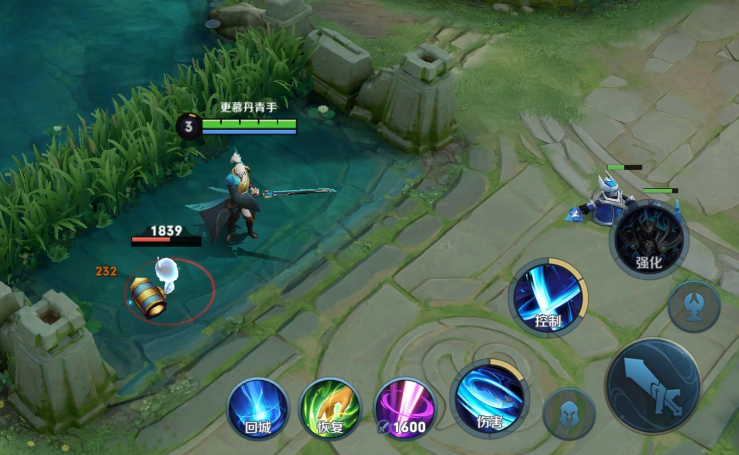Activate the purple 1600 skill icon

tap(404, 408)
